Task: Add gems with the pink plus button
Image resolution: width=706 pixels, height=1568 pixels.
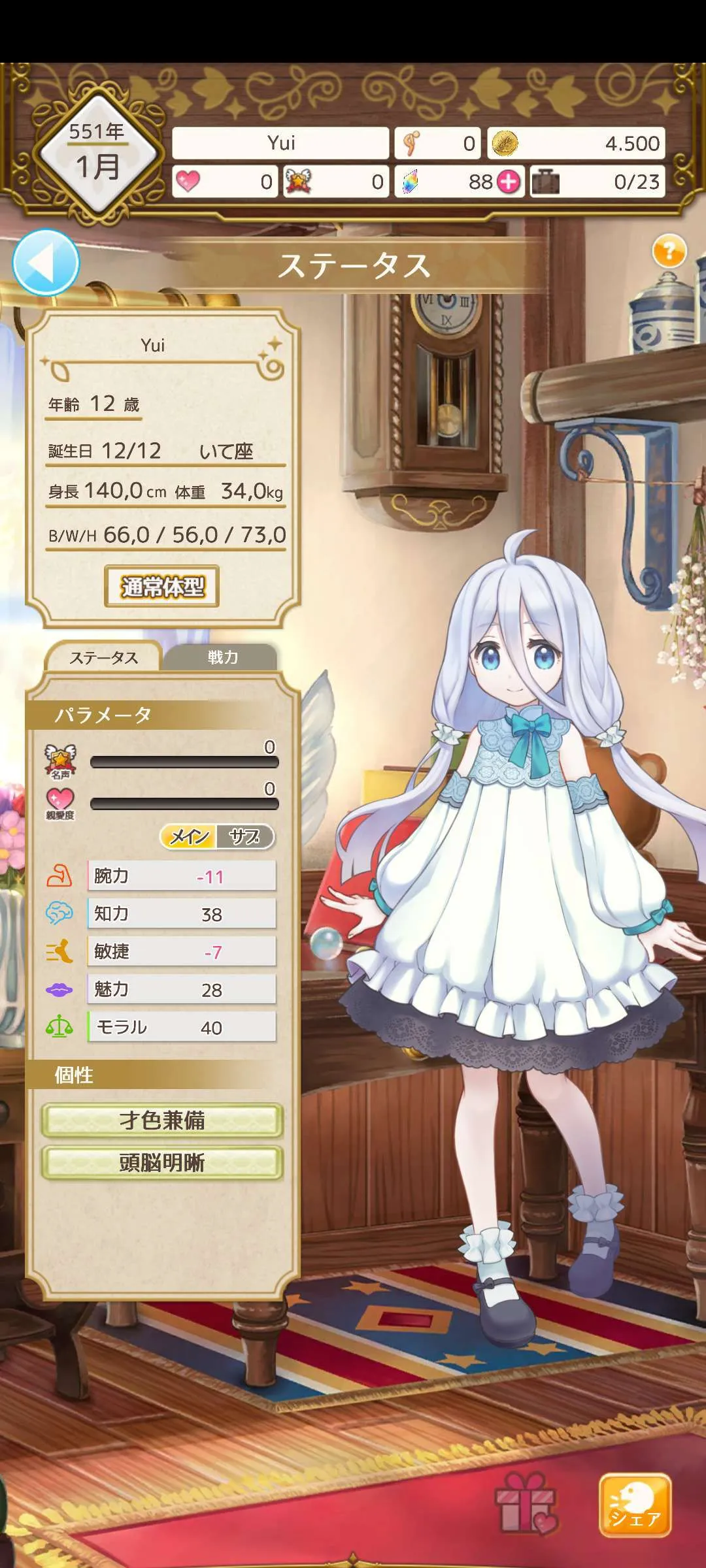Action: 509,182
